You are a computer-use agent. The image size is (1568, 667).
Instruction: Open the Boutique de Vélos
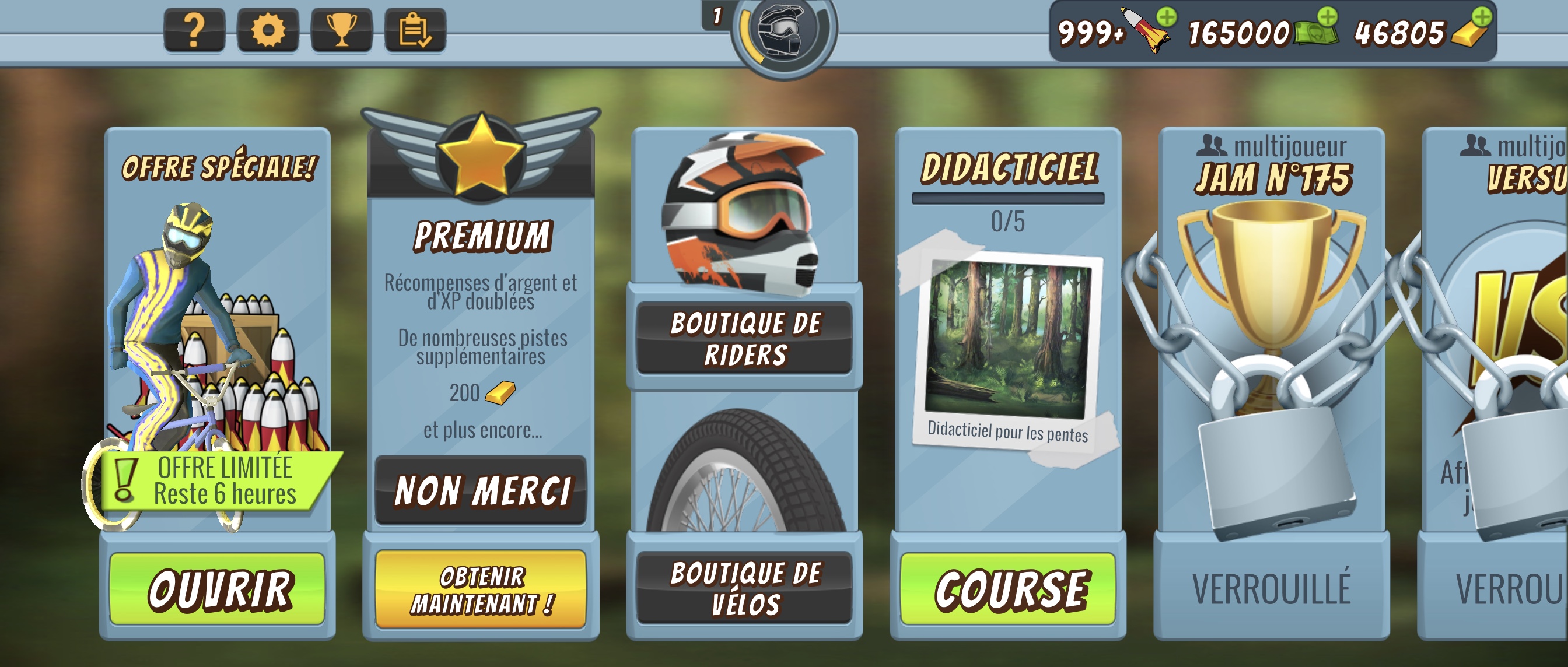click(x=744, y=588)
